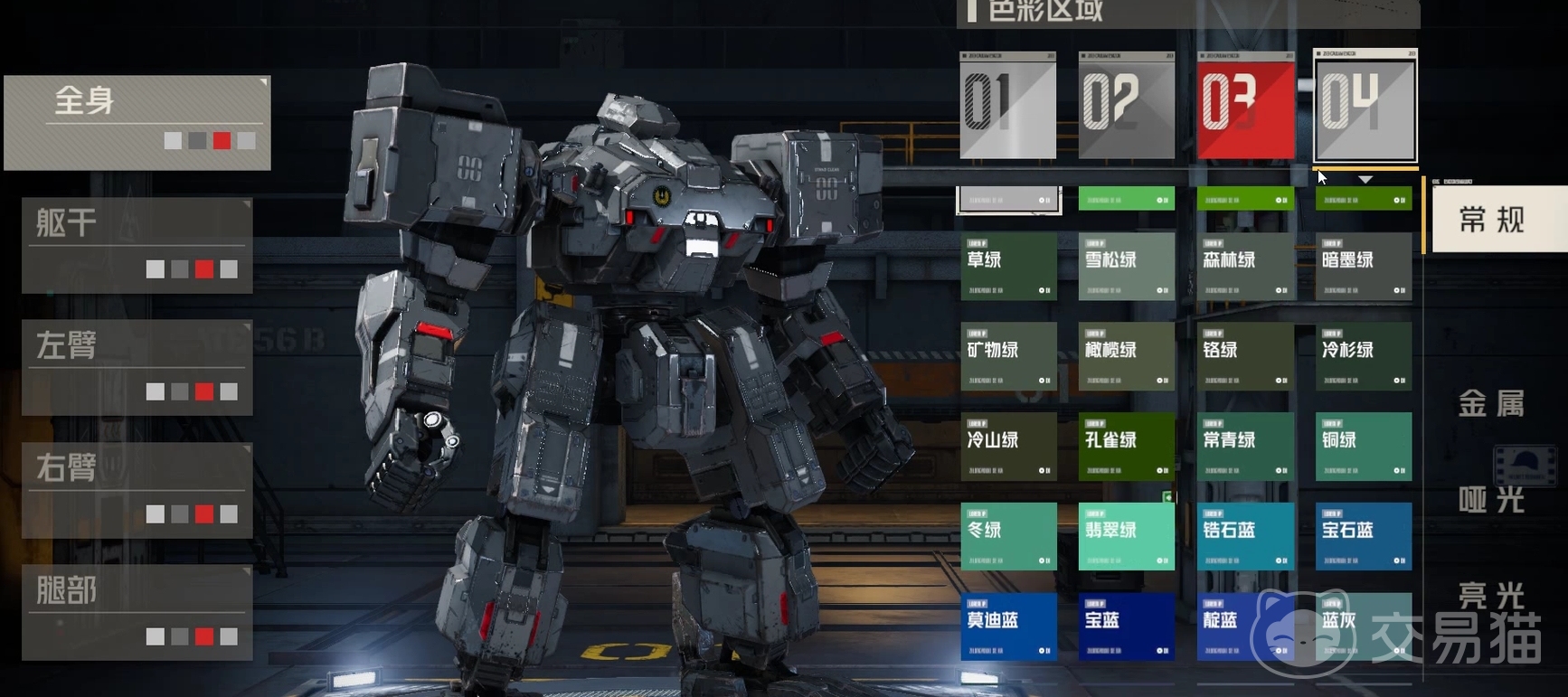Image resolution: width=1568 pixels, height=697 pixels.
Task: Pick the 孔雀绿 peacock green color
Action: tap(1126, 447)
